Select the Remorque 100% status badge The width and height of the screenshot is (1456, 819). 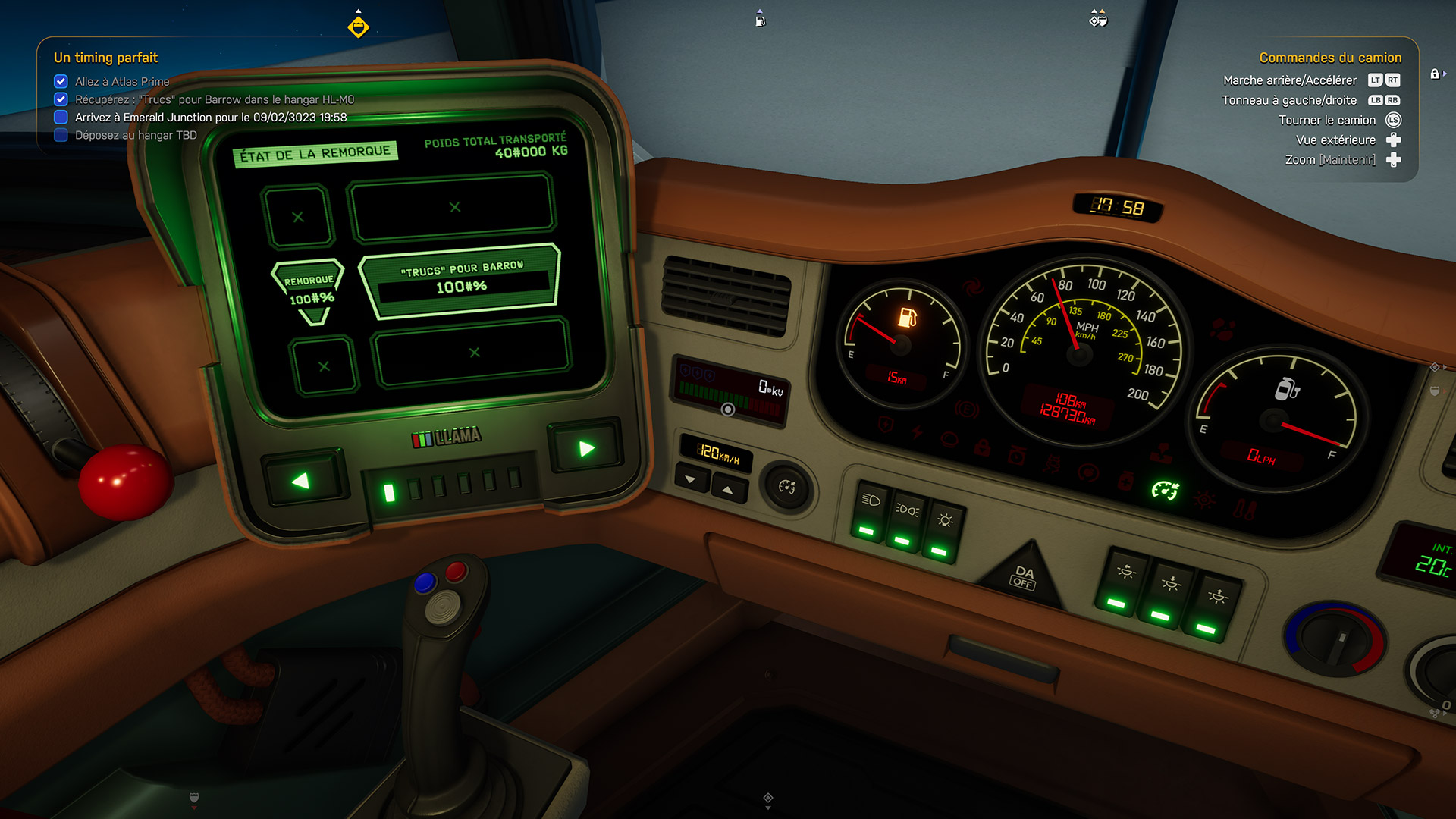coord(310,290)
